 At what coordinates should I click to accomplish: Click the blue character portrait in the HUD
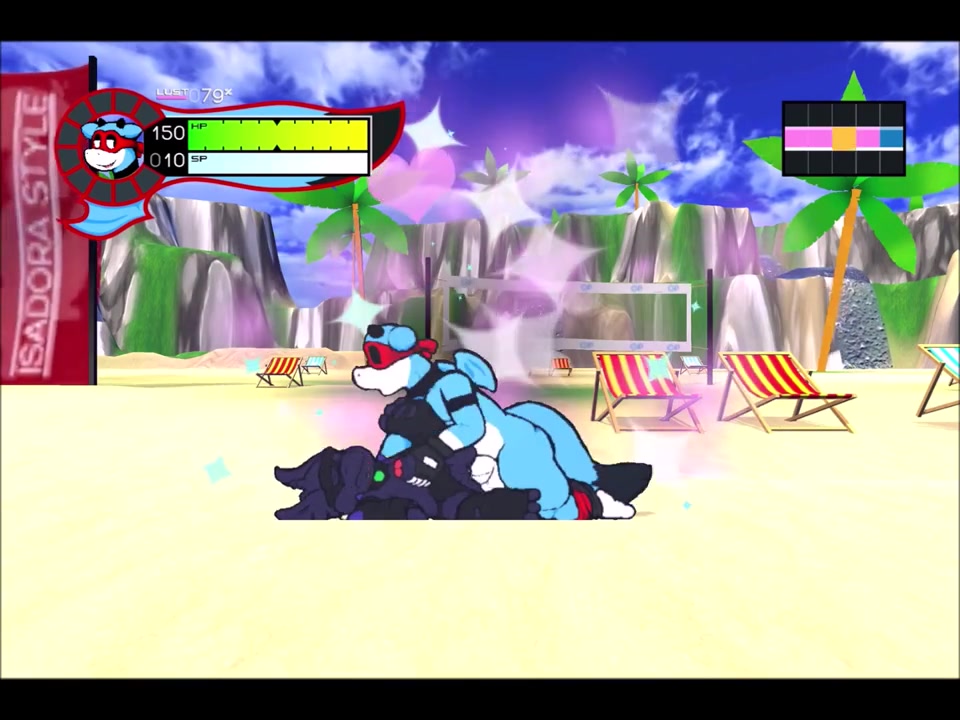click(111, 147)
